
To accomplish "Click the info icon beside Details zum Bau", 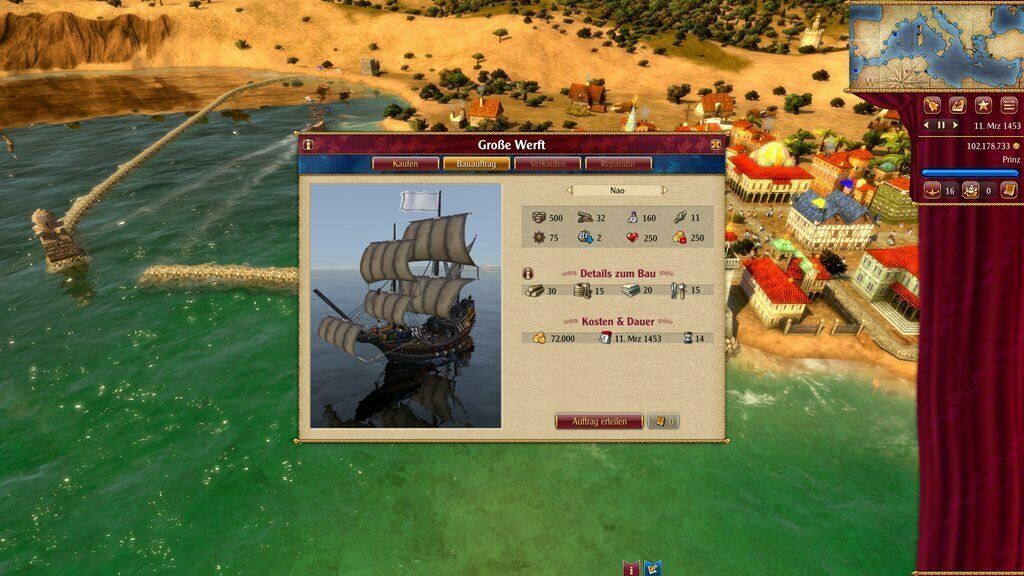I will (x=529, y=273).
